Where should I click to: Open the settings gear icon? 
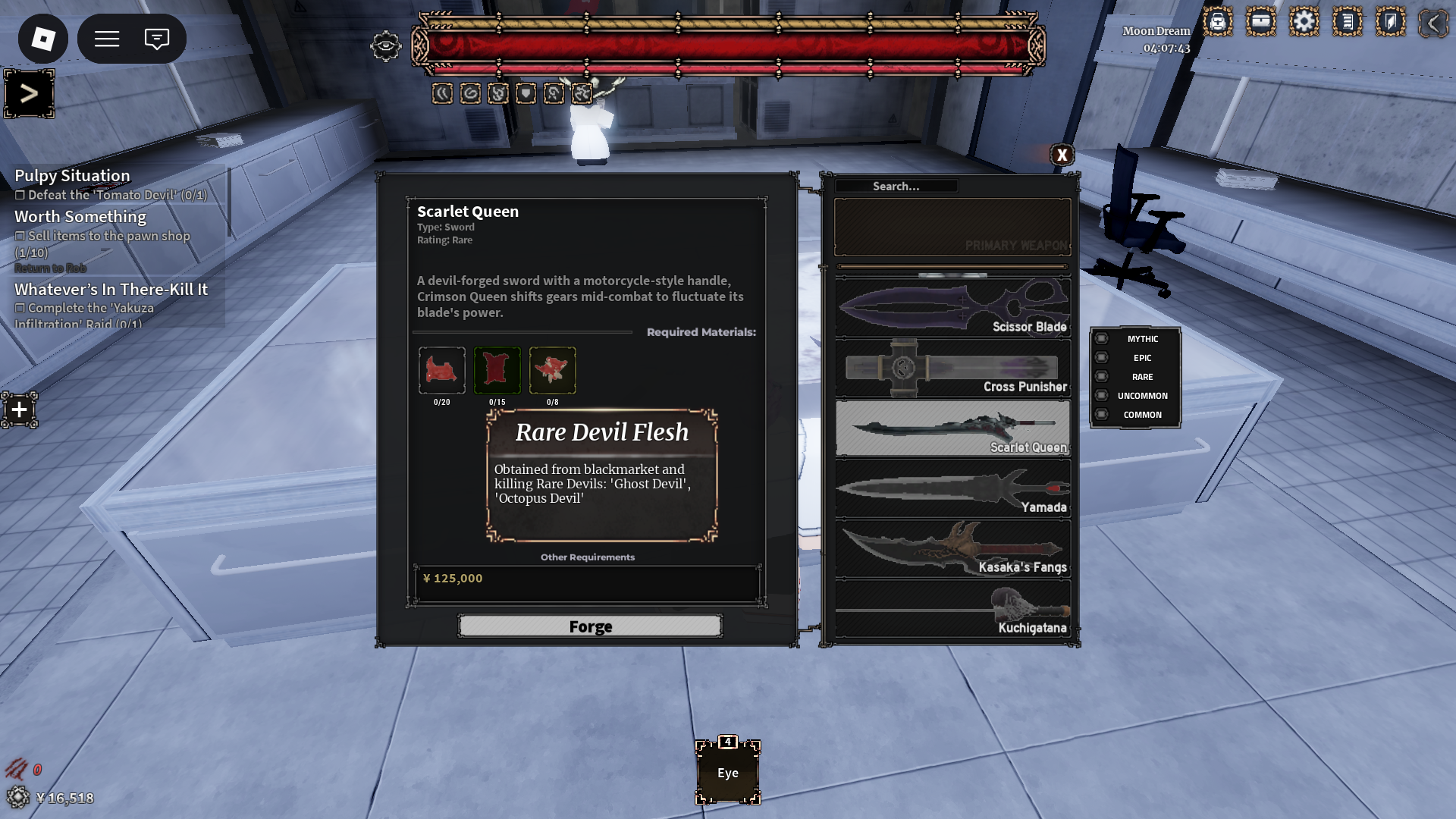coord(1305,22)
